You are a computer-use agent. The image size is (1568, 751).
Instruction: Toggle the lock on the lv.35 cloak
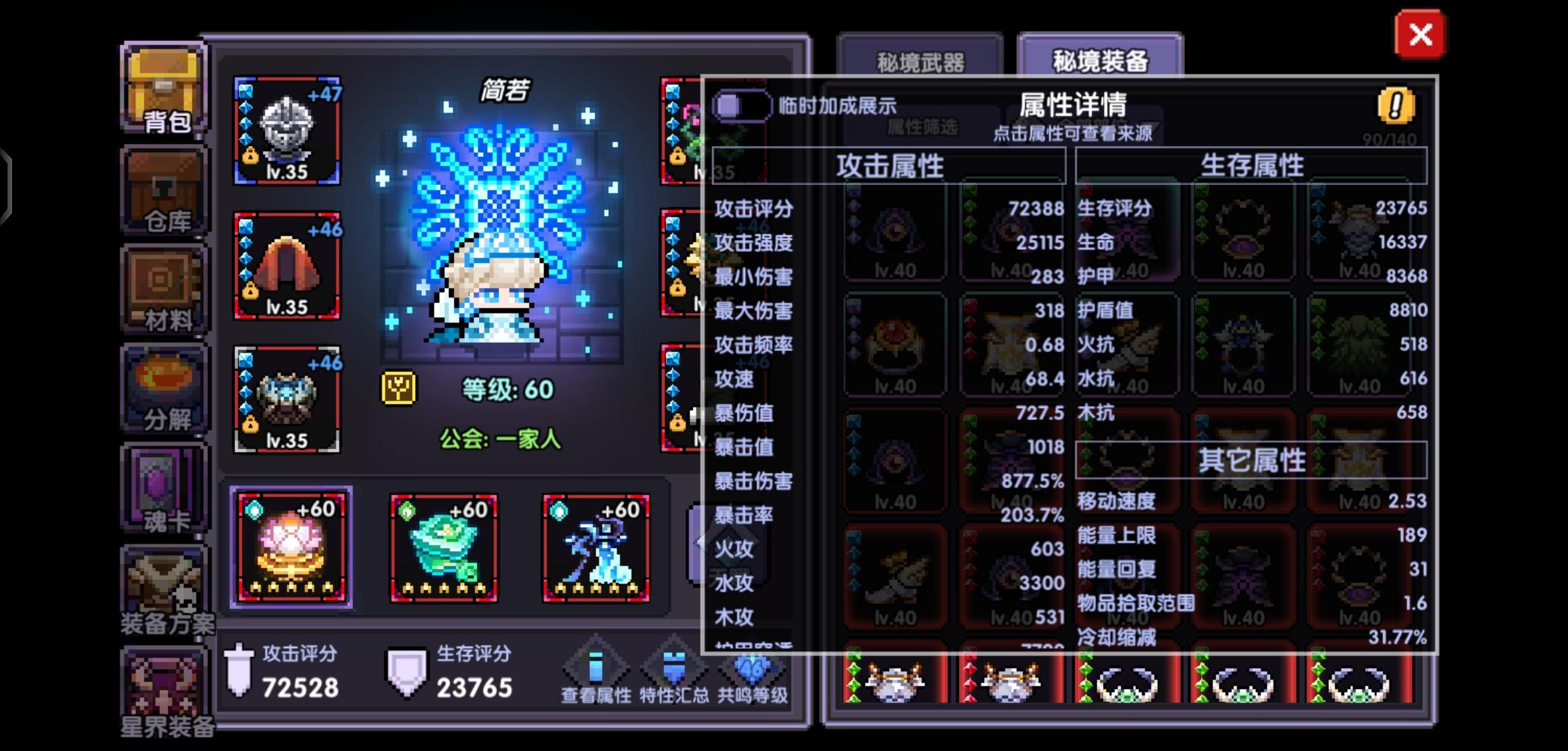point(251,291)
